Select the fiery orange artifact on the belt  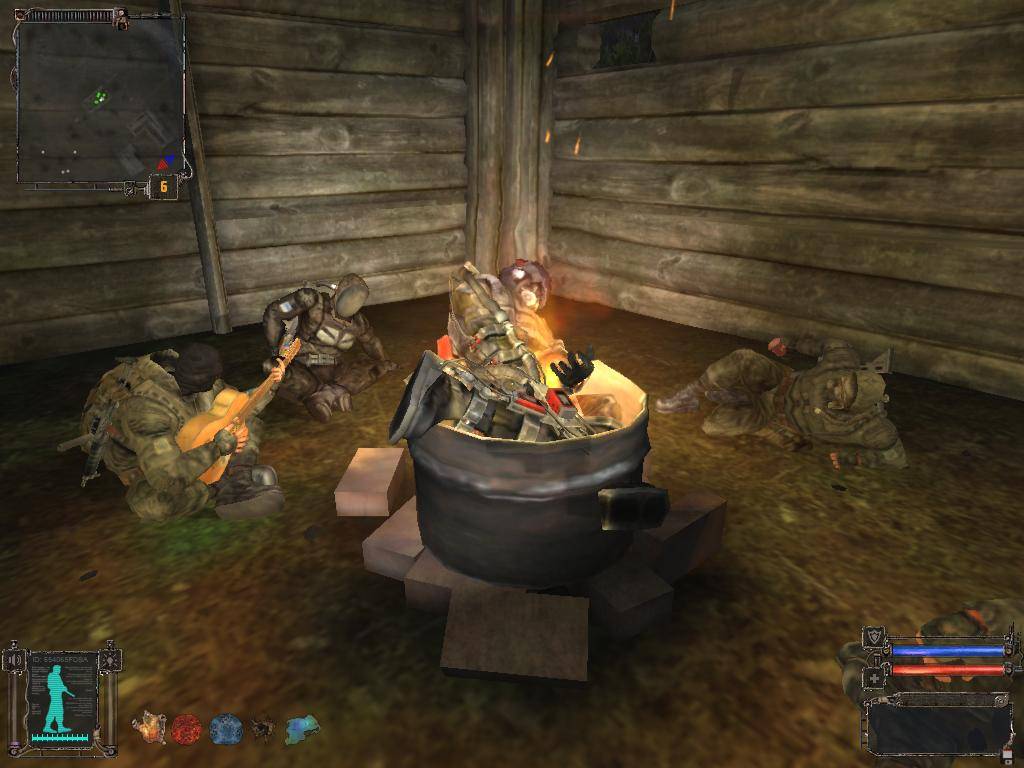[150, 729]
